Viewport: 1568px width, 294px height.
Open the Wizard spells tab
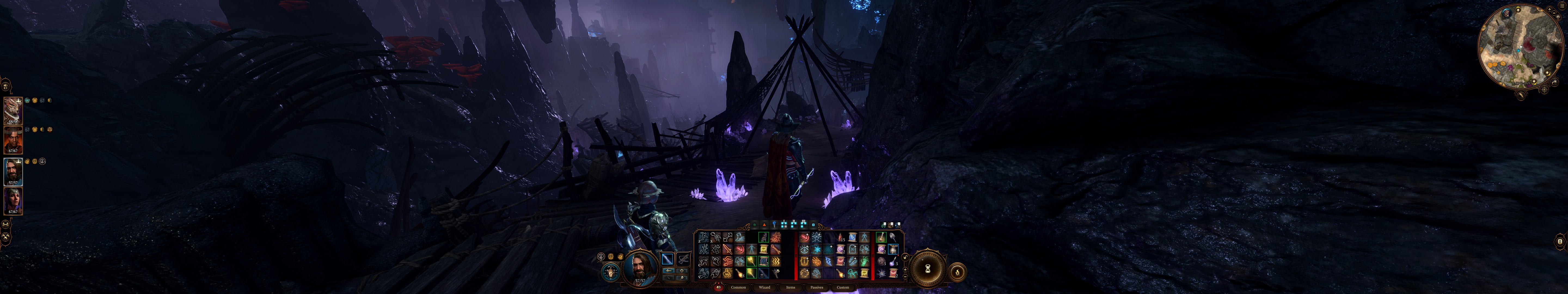click(x=764, y=287)
